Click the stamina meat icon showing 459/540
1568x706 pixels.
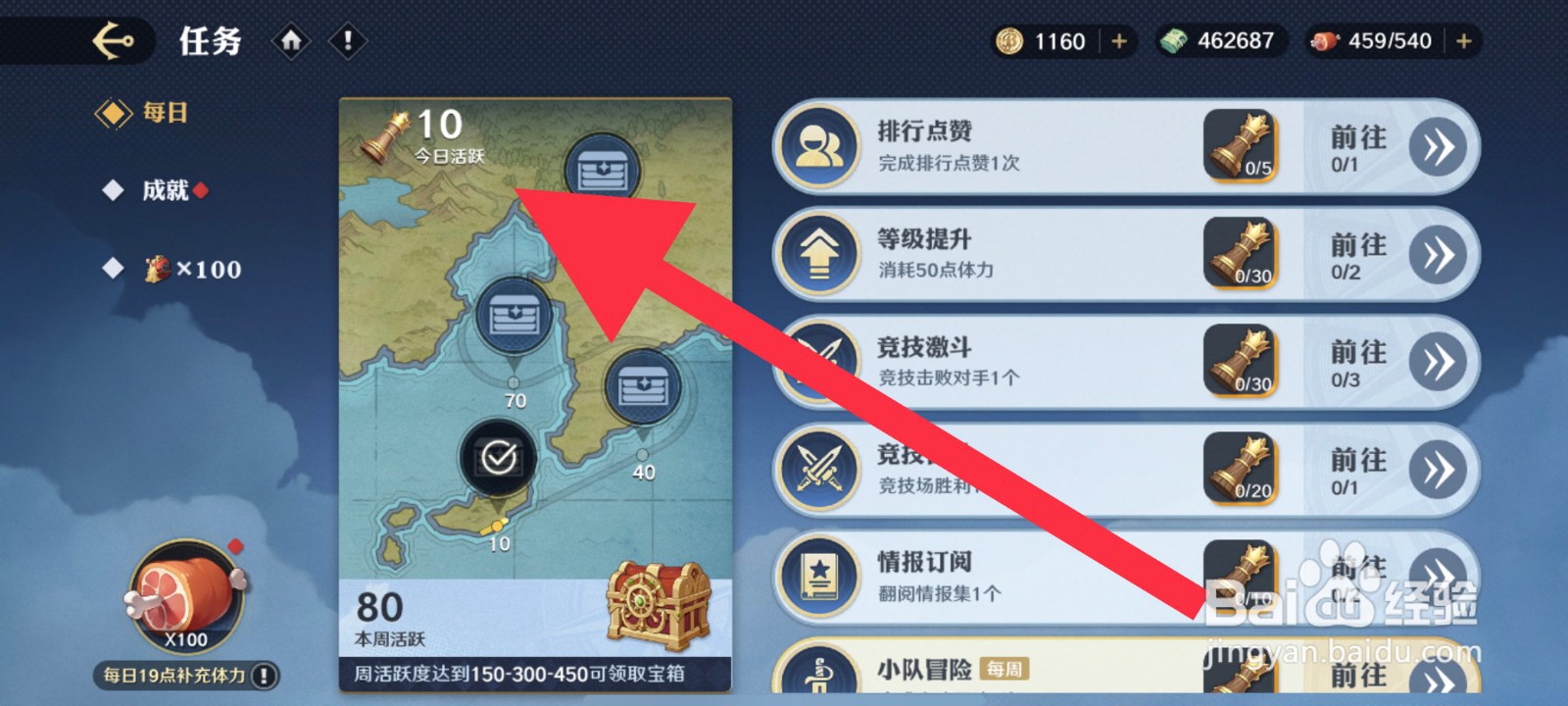(1325, 40)
